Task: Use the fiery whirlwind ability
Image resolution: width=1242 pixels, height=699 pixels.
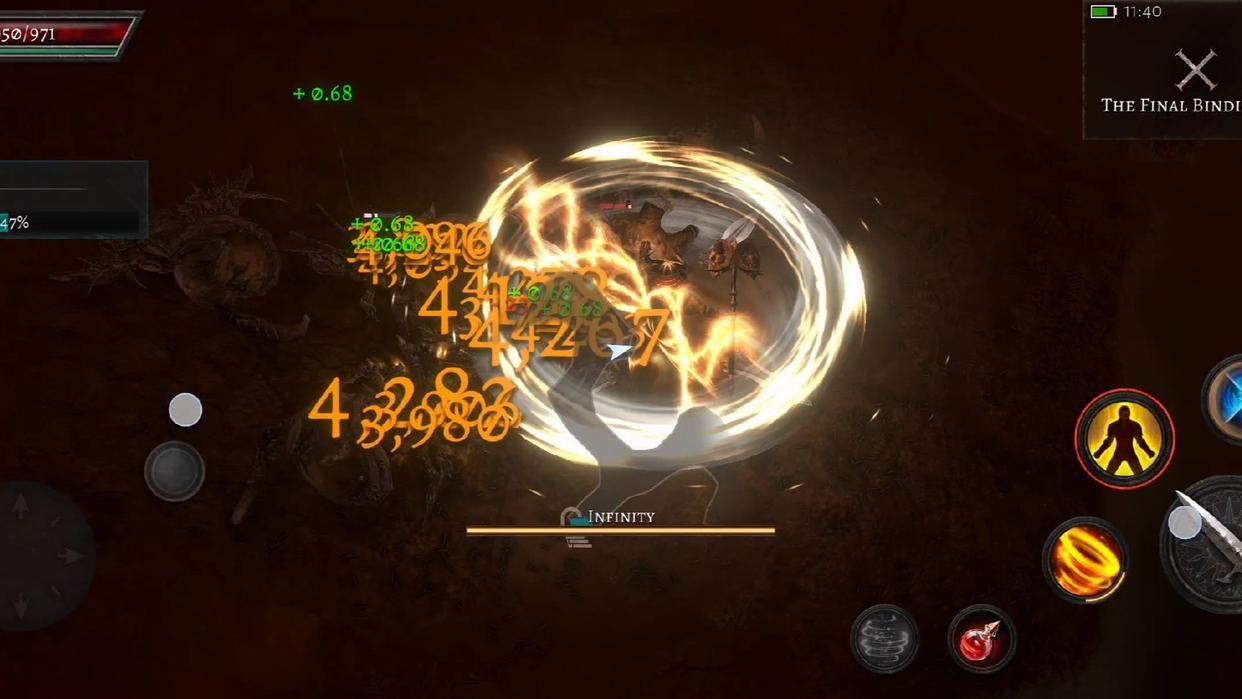Action: coord(1085,560)
